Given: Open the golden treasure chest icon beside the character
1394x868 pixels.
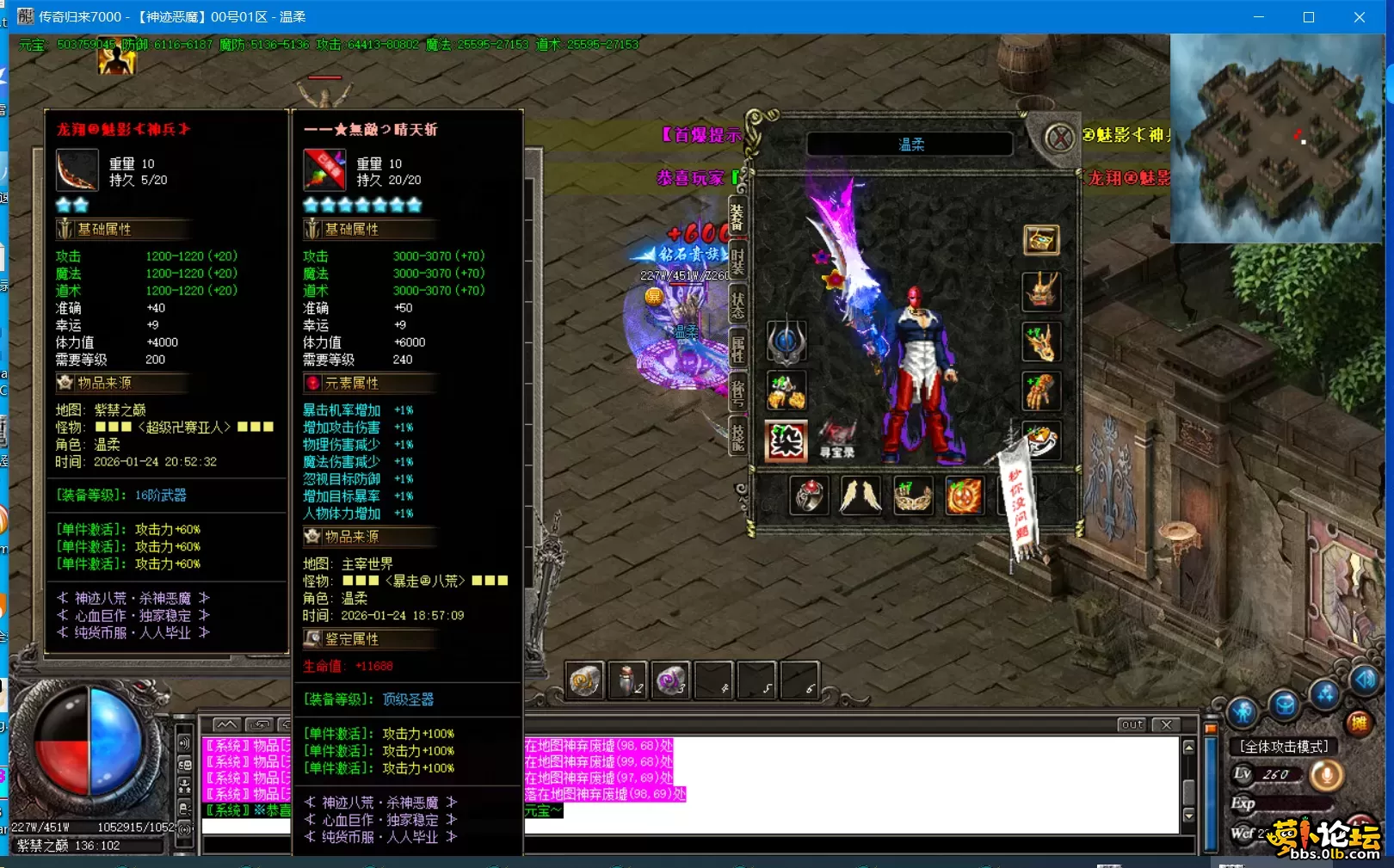Looking at the screenshot, I should pyautogui.click(x=1042, y=240).
